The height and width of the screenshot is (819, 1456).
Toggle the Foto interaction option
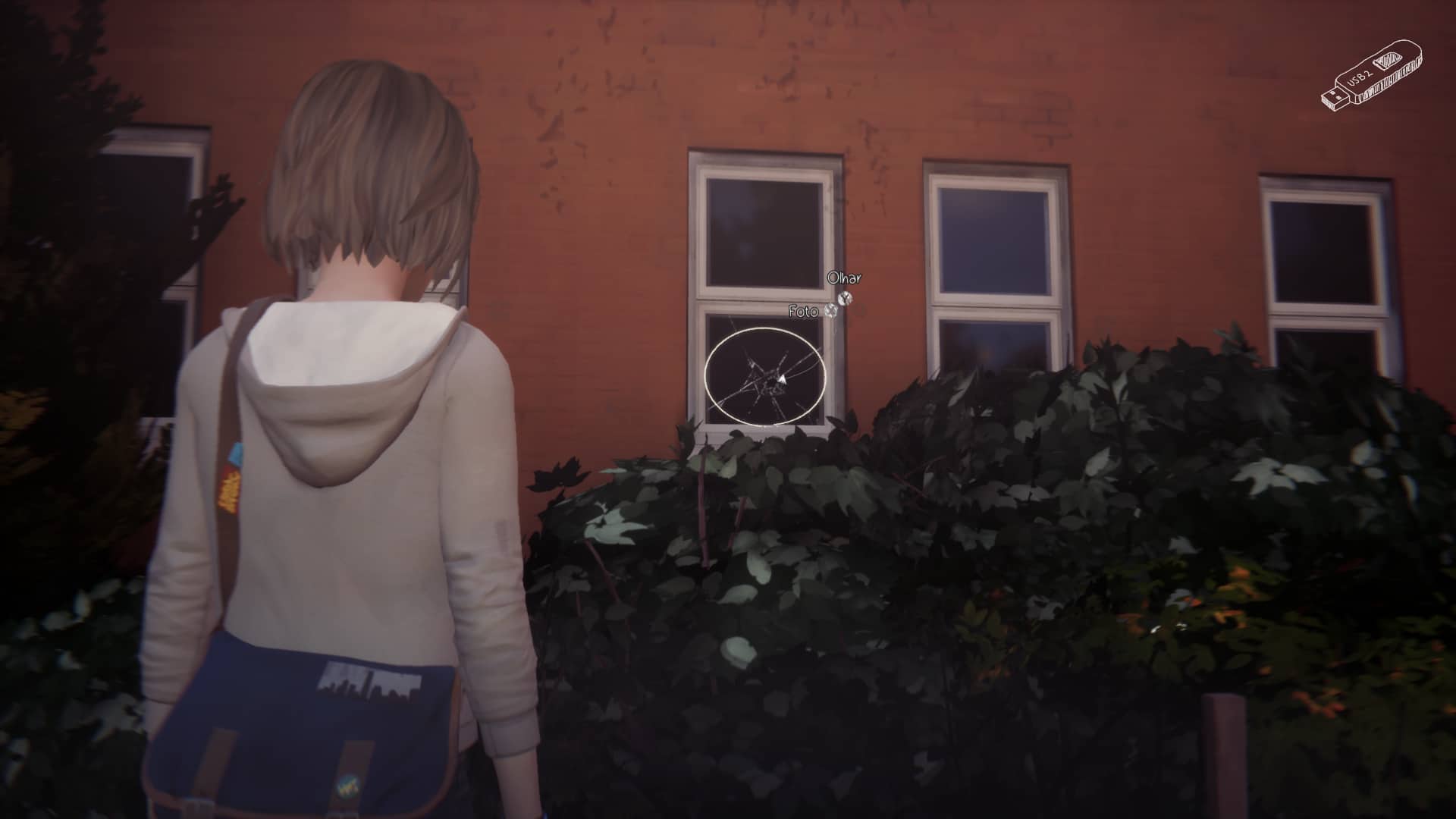tap(805, 311)
